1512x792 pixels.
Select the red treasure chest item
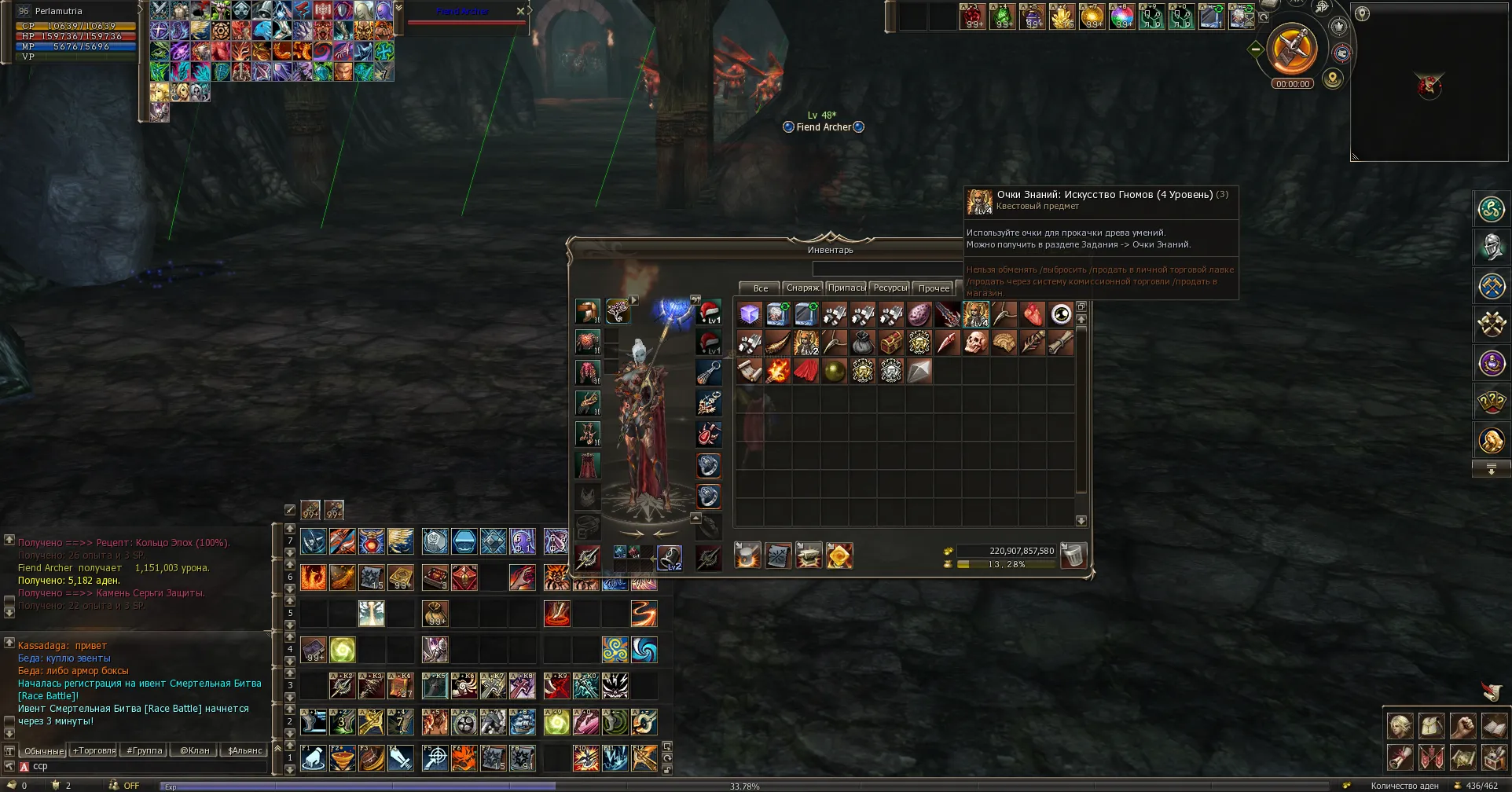click(891, 343)
